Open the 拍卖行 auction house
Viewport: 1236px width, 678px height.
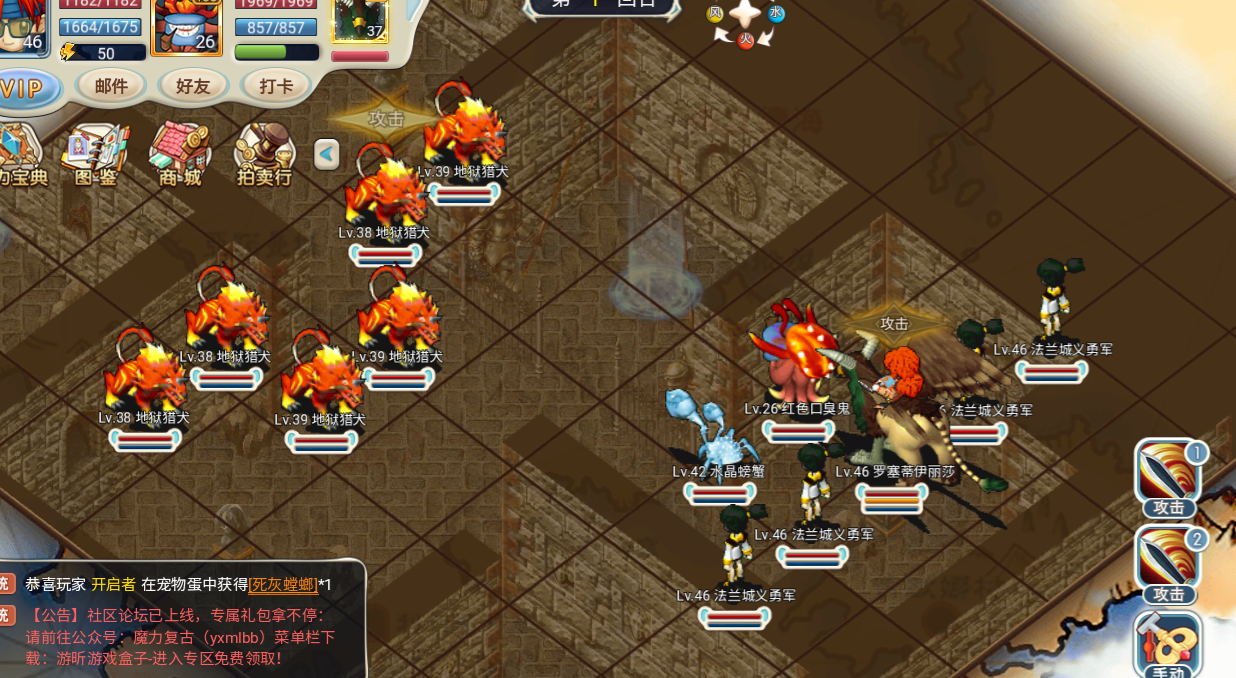(264, 155)
